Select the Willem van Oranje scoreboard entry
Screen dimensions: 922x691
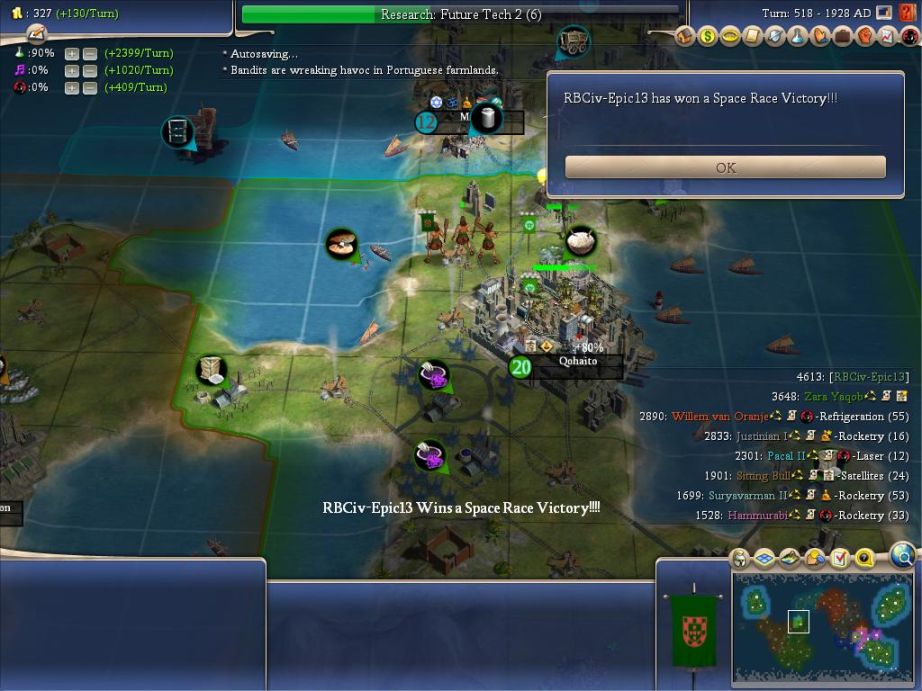720,416
